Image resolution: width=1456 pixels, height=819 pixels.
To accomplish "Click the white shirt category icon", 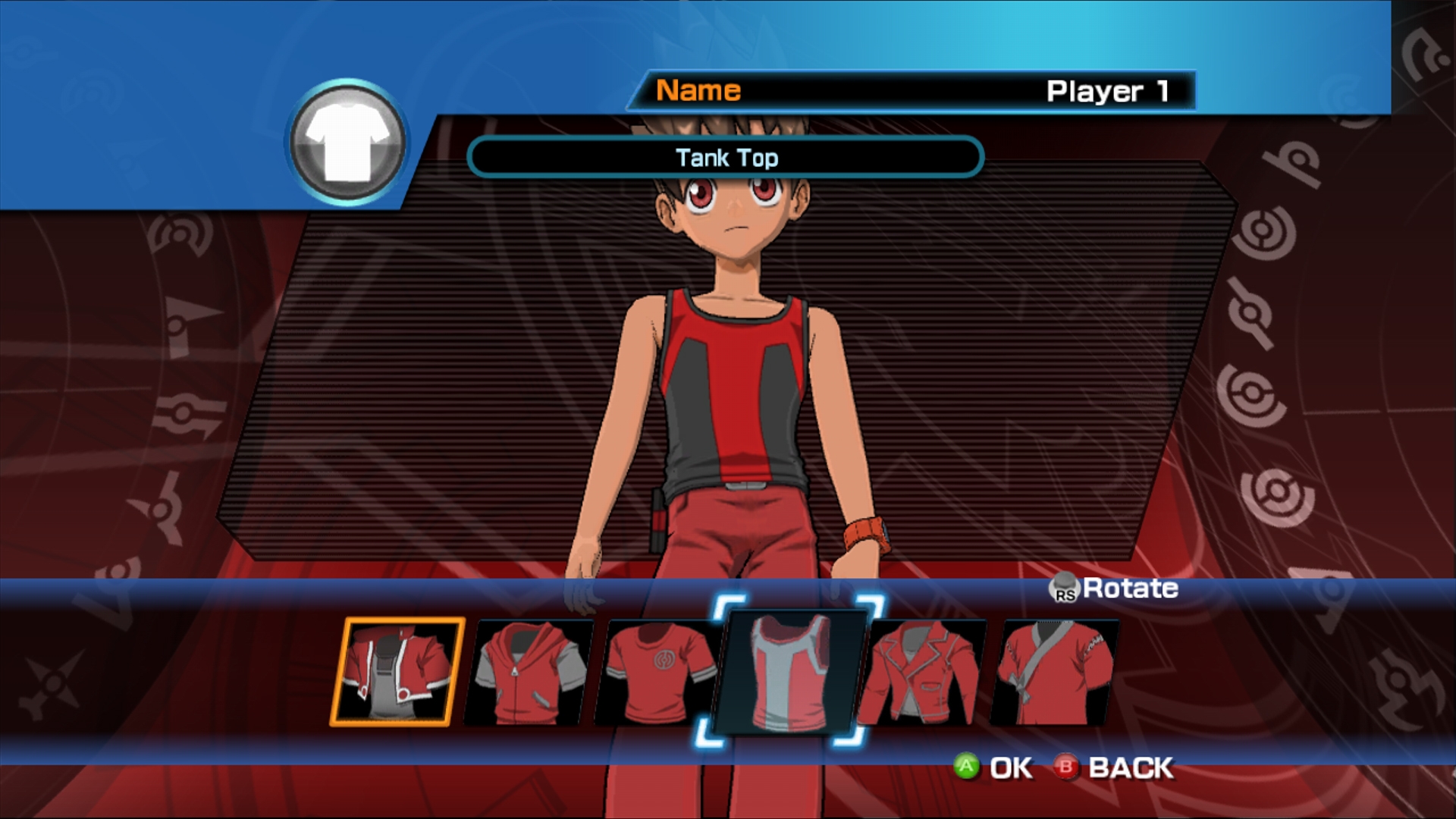I will pos(347,143).
